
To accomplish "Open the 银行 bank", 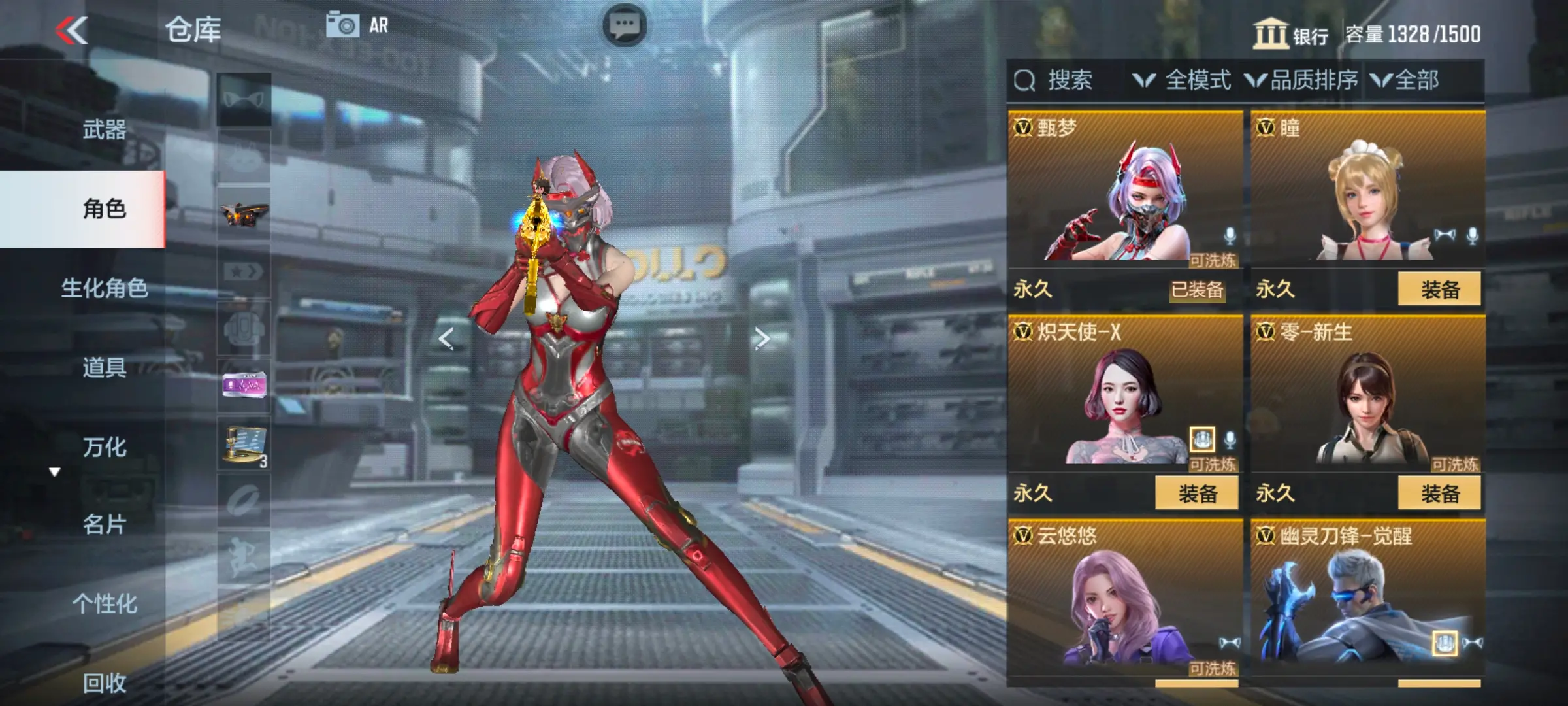I will [1290, 34].
